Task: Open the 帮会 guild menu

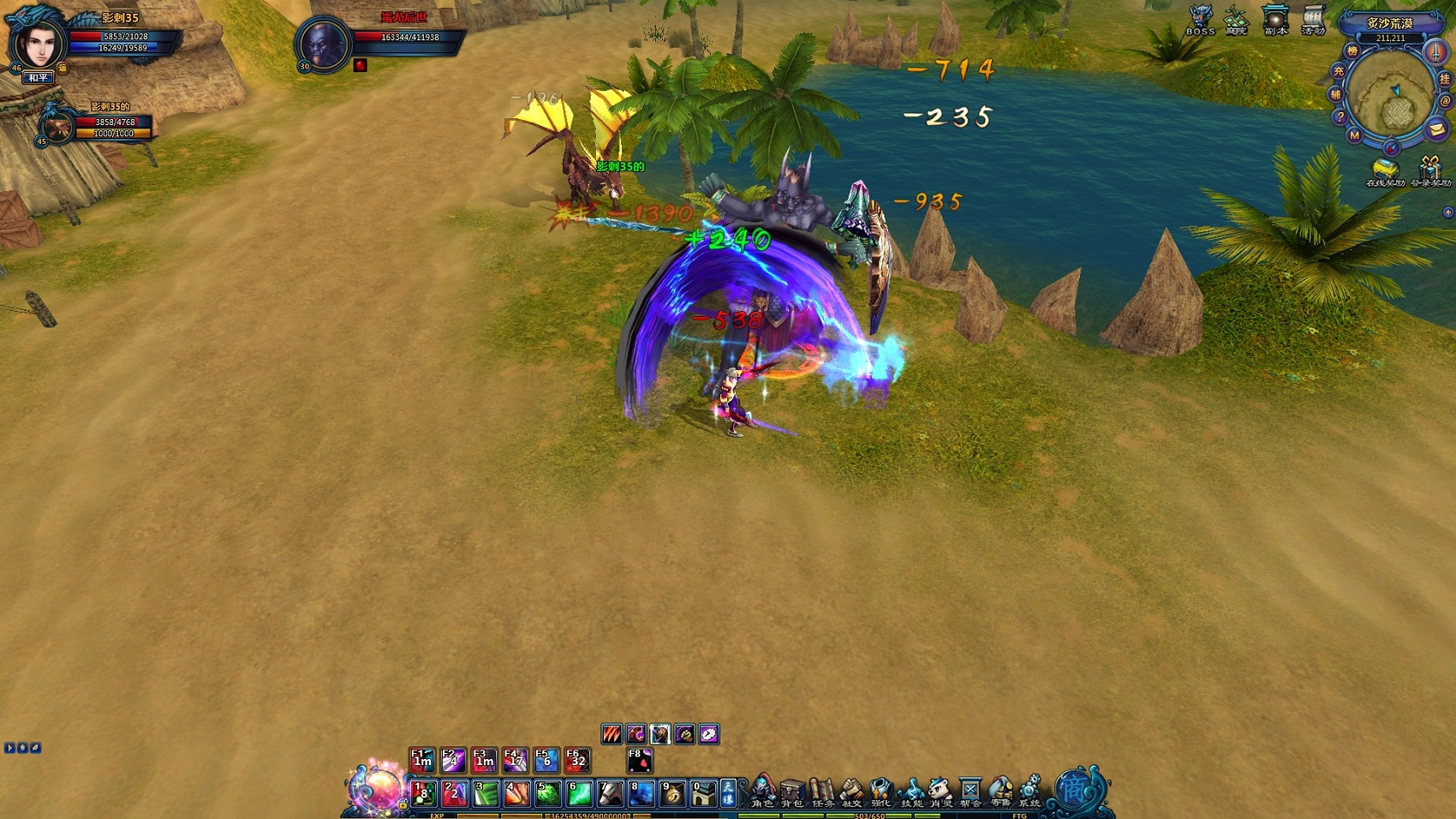Action: coord(970,791)
